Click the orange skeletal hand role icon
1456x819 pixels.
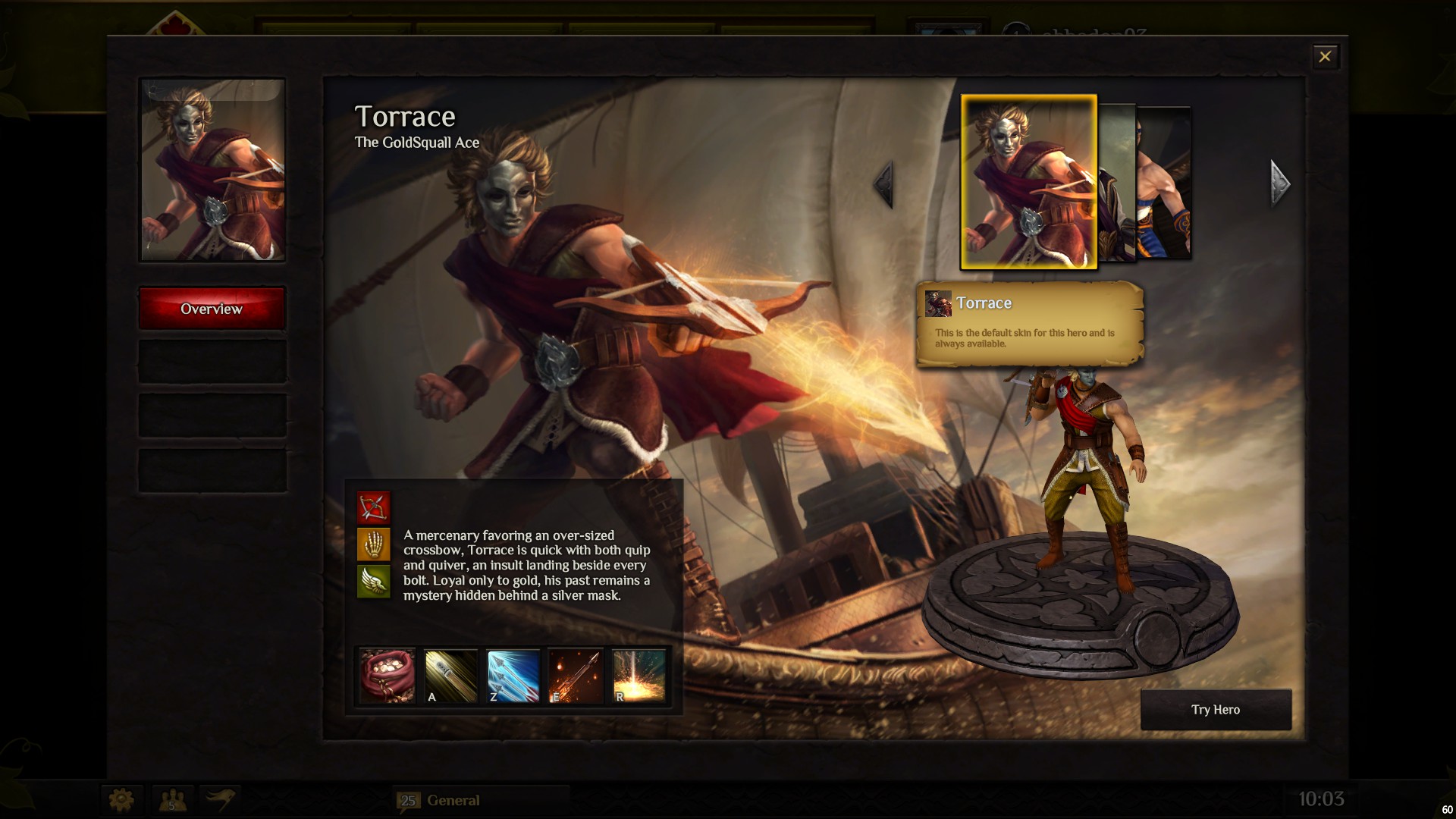point(373,544)
